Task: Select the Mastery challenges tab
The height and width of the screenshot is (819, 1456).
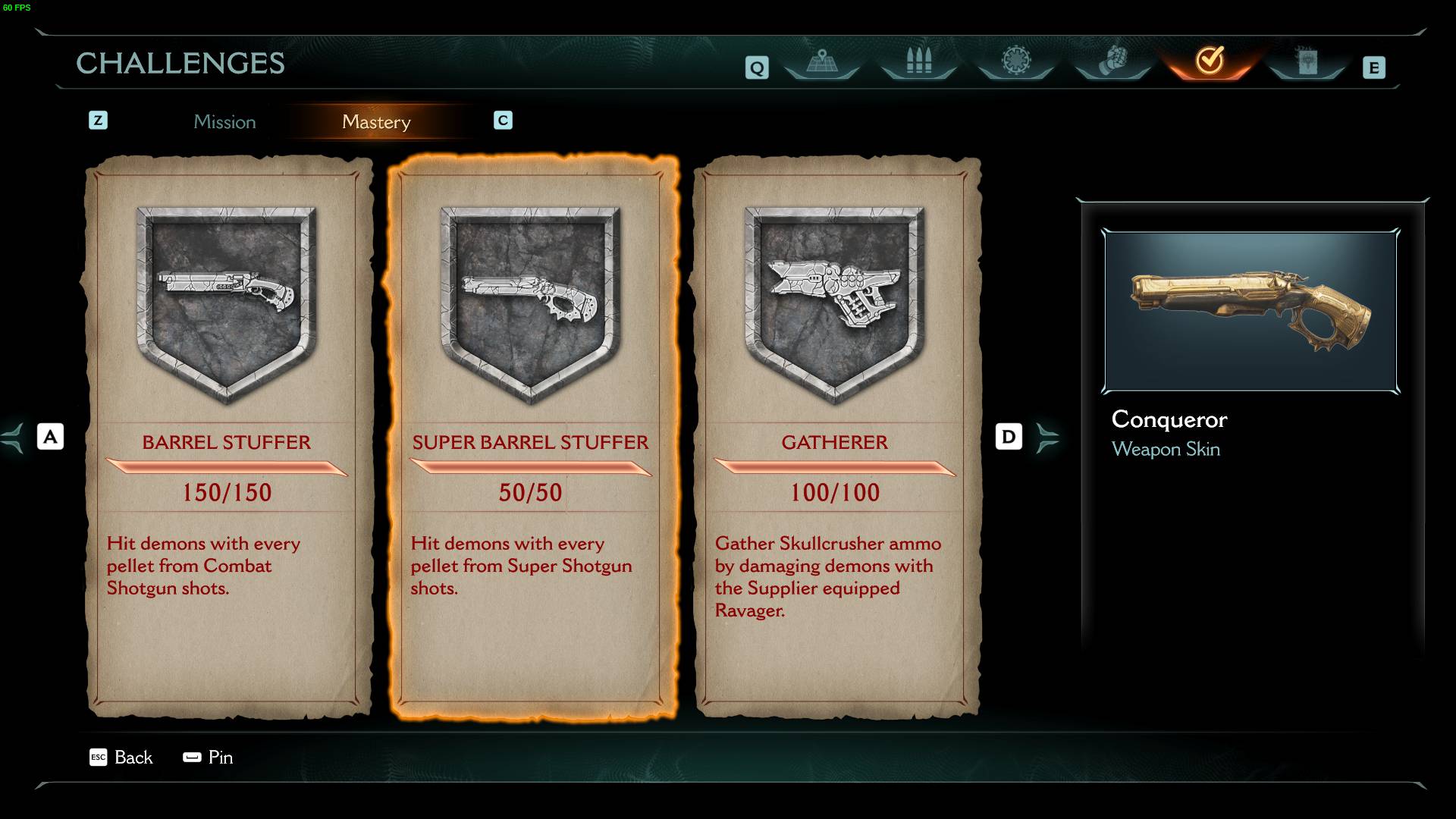Action: coord(376,122)
